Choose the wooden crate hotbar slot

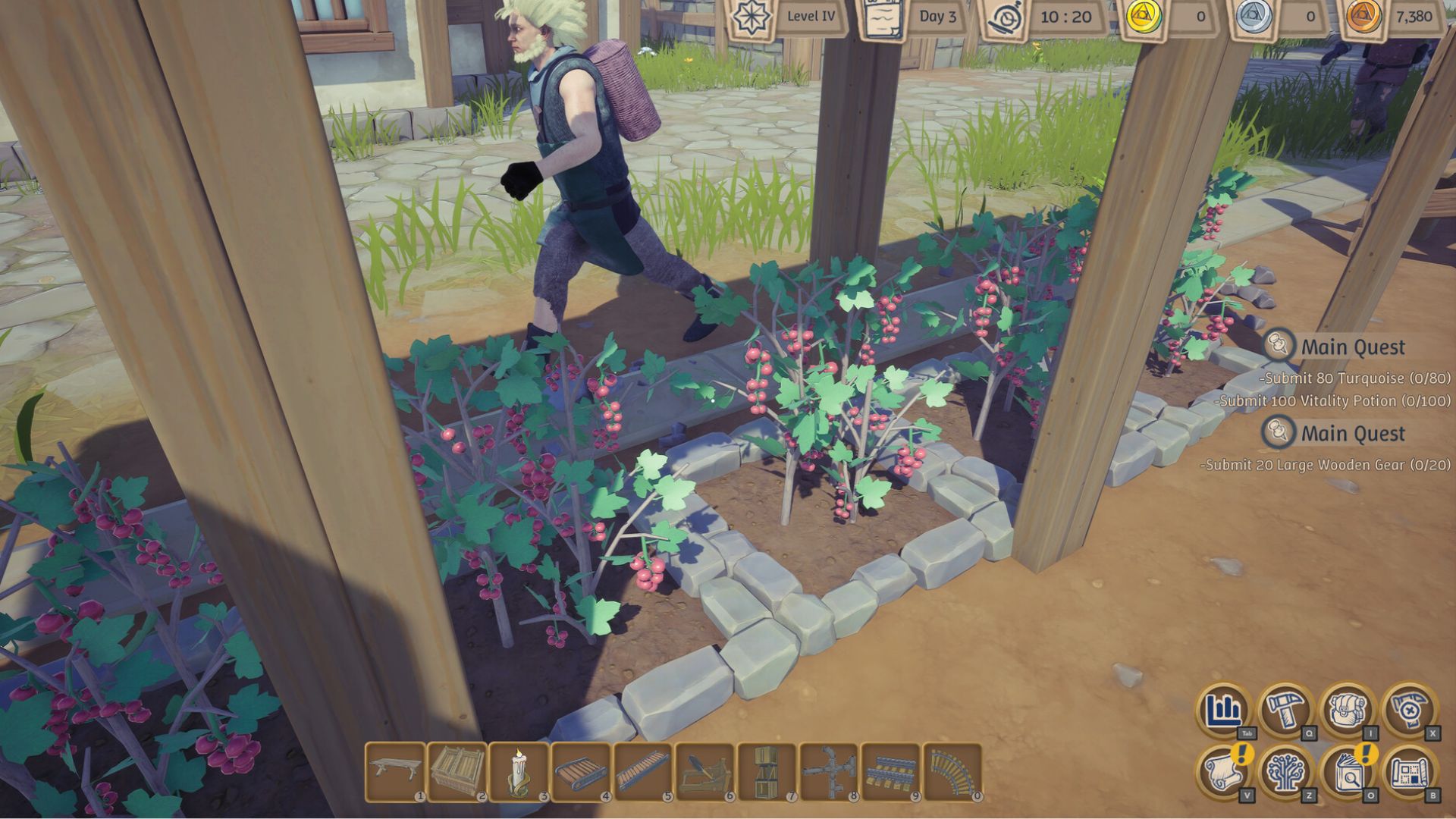[x=457, y=771]
